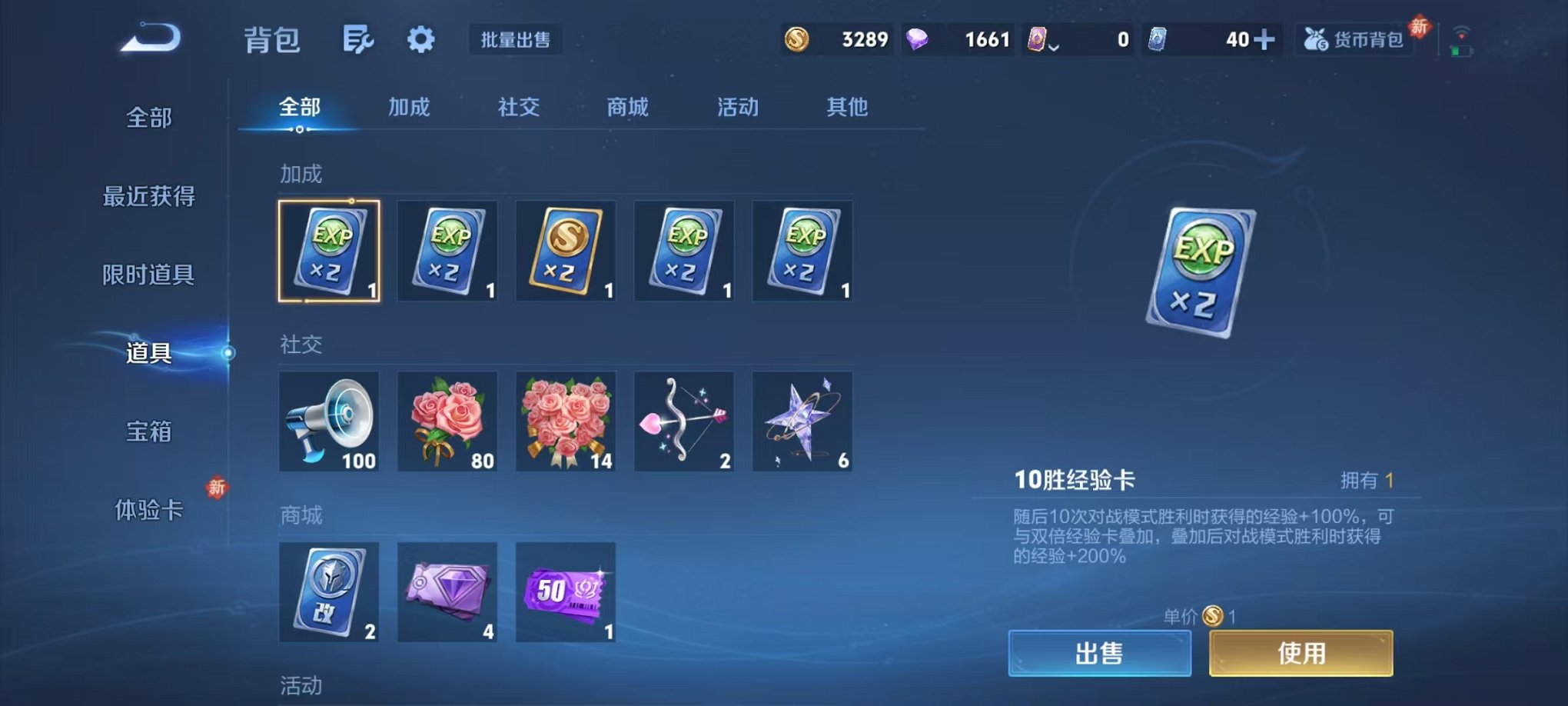Click the purple 50 coupon item

[x=566, y=592]
